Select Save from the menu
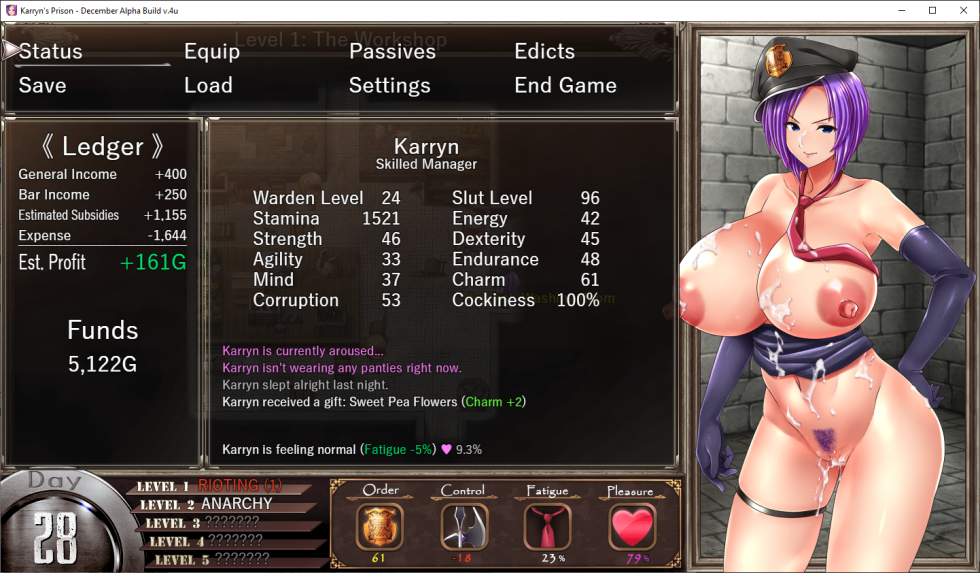Viewport: 980px width, 573px height. [42, 86]
